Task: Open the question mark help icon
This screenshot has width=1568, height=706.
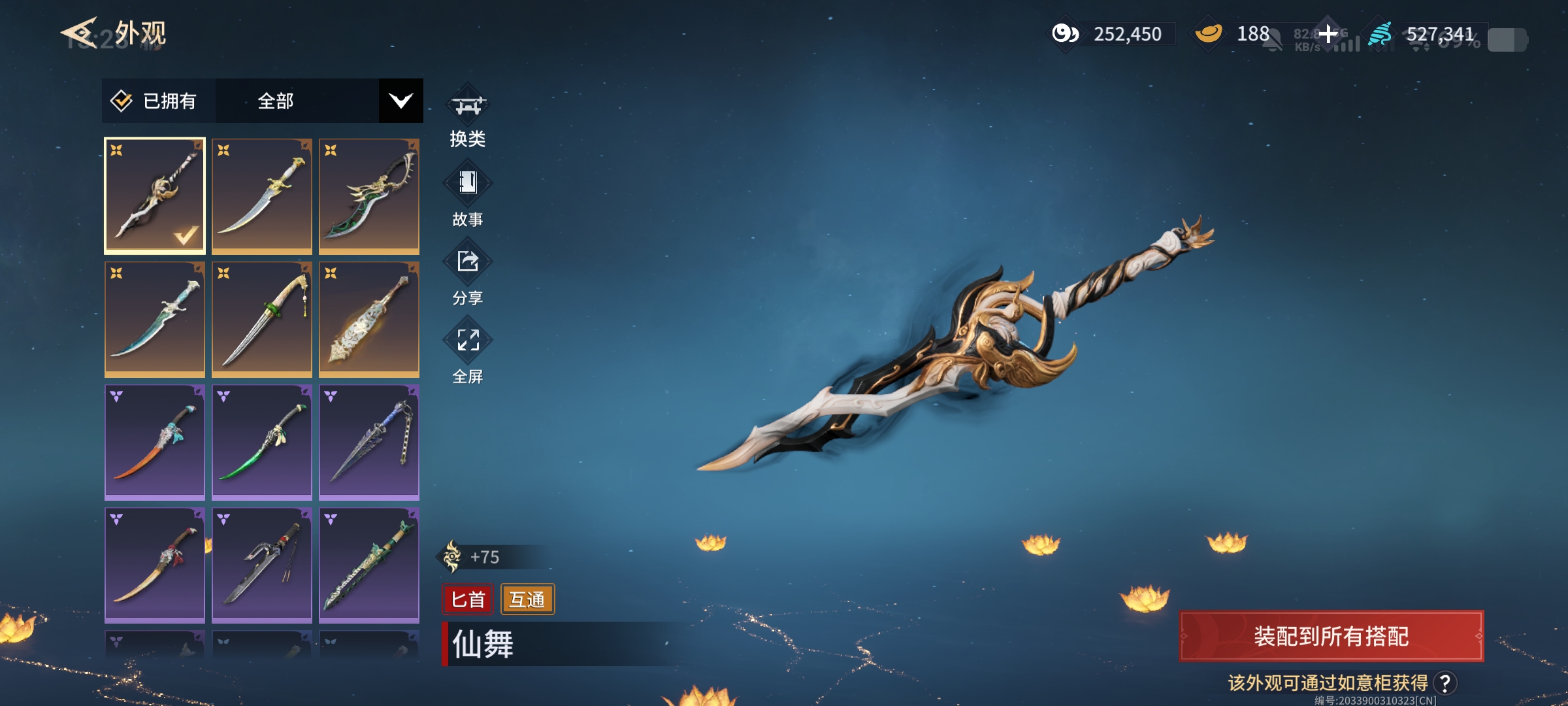Action: [1445, 683]
